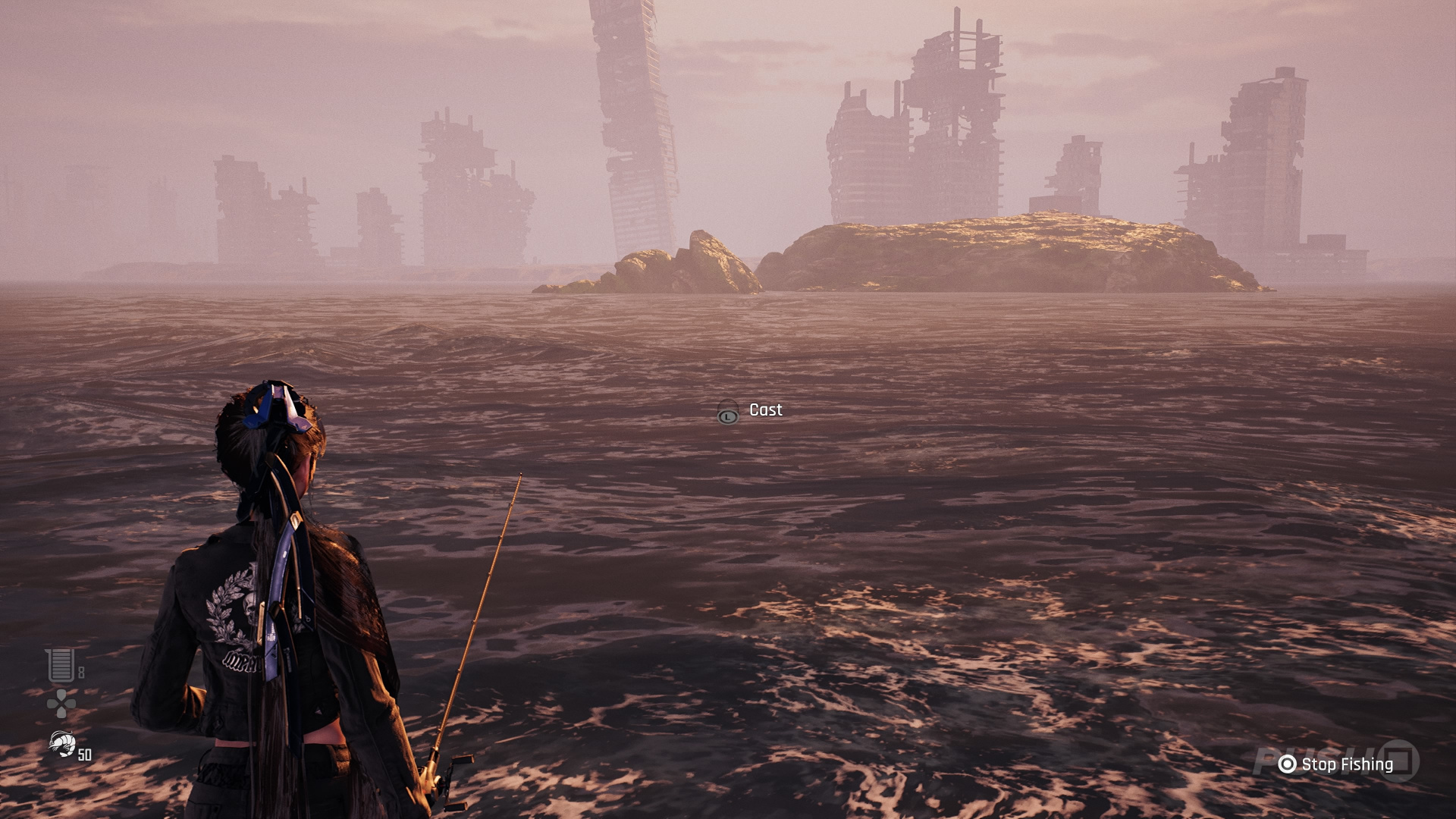Viewport: 1456px width, 819px height.
Task: Select the shrimp bait icon
Action: 61,743
